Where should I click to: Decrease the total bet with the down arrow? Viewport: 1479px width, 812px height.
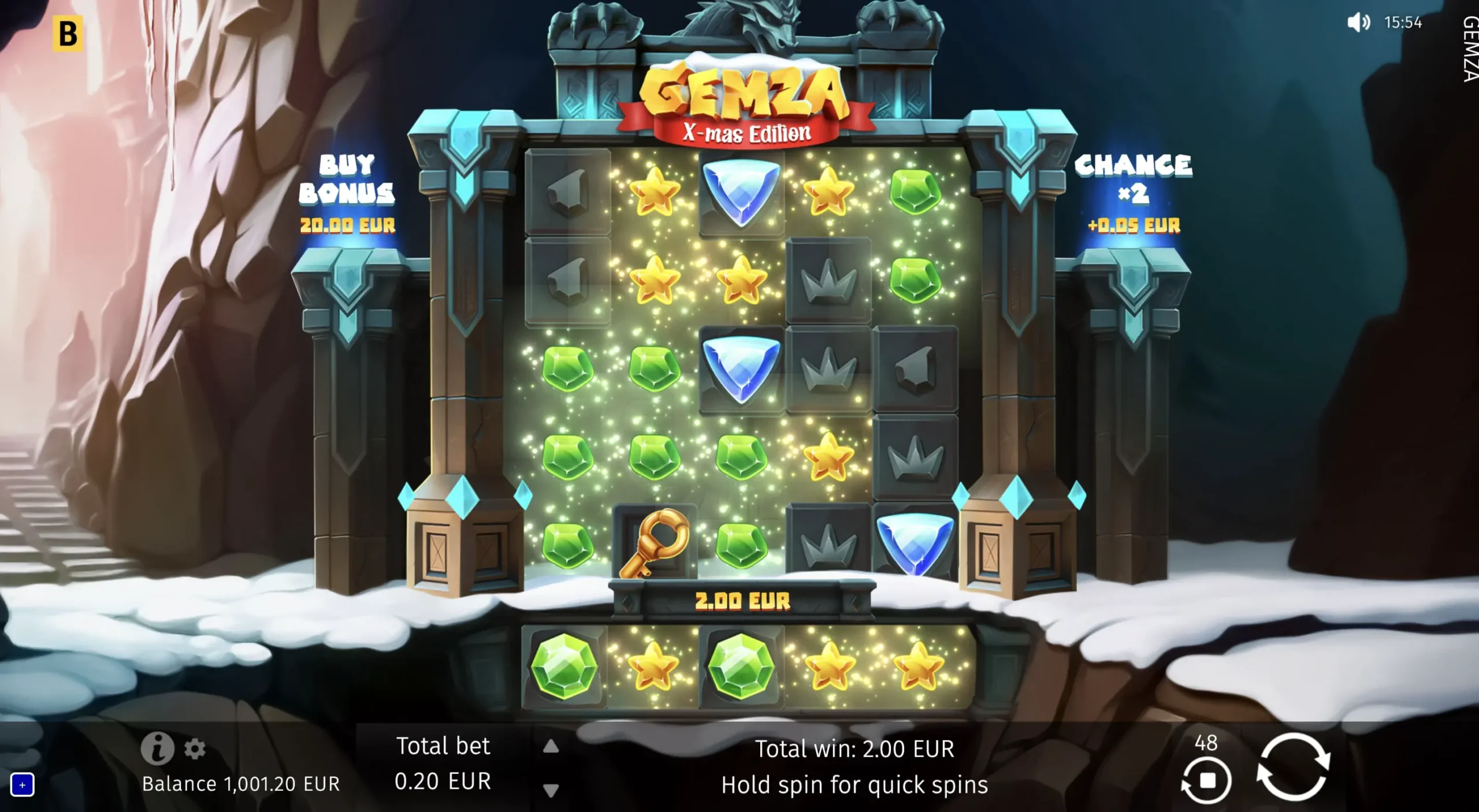point(550,791)
